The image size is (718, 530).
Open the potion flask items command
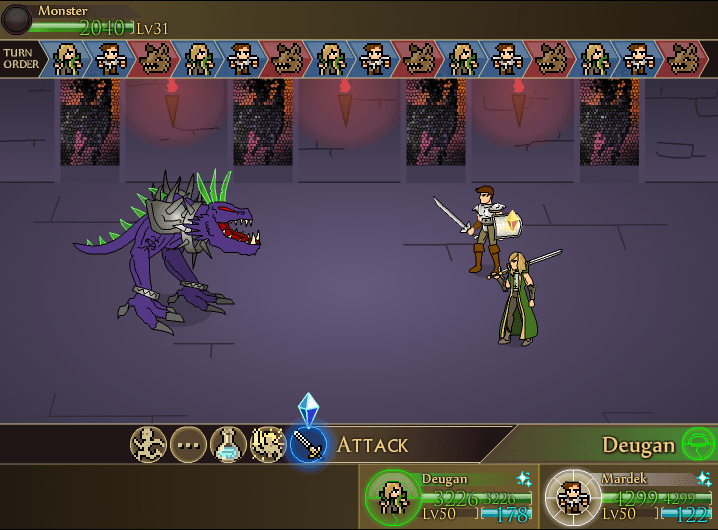coord(228,444)
